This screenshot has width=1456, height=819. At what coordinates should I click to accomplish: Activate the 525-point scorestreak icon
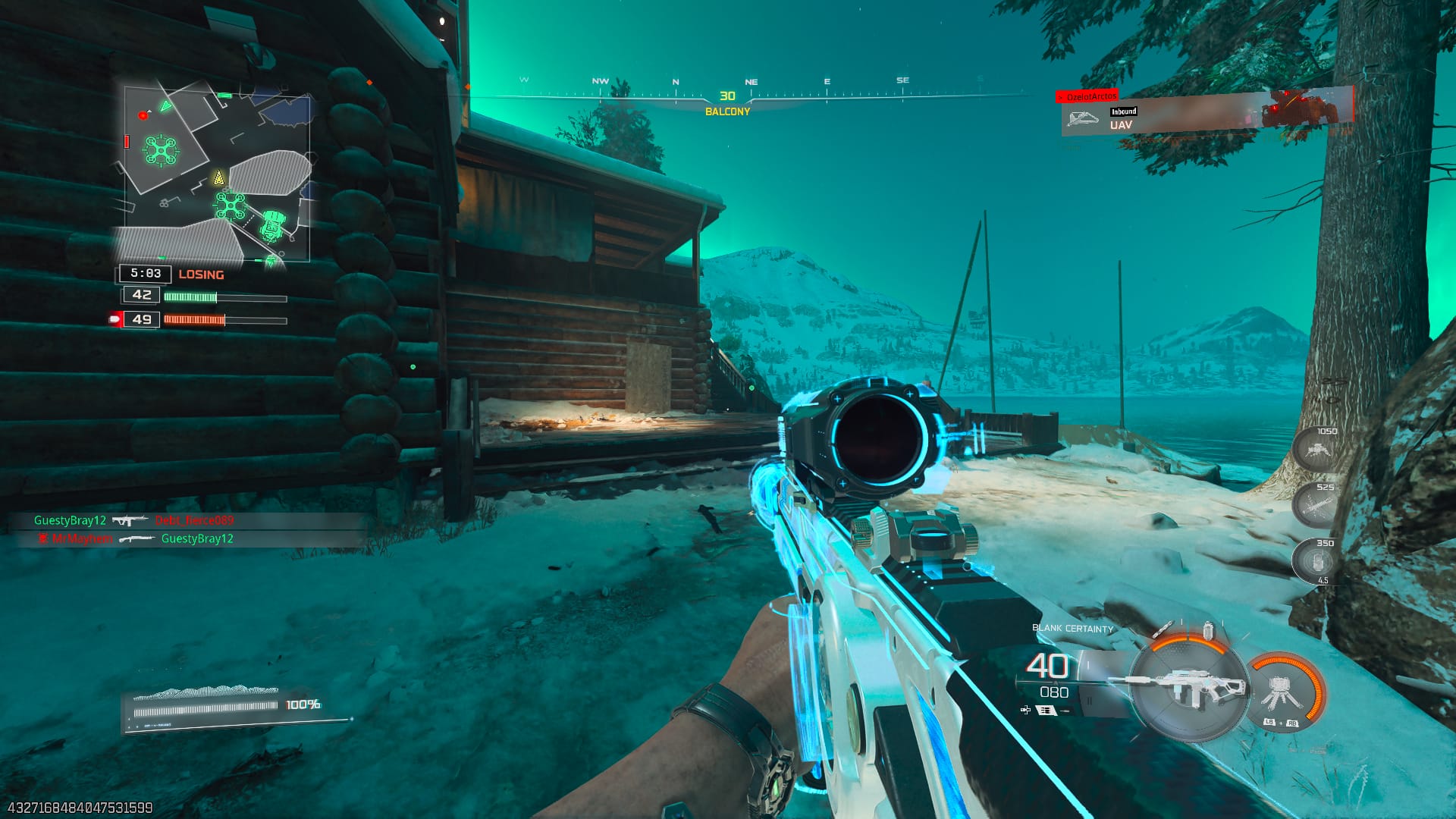[x=1315, y=504]
